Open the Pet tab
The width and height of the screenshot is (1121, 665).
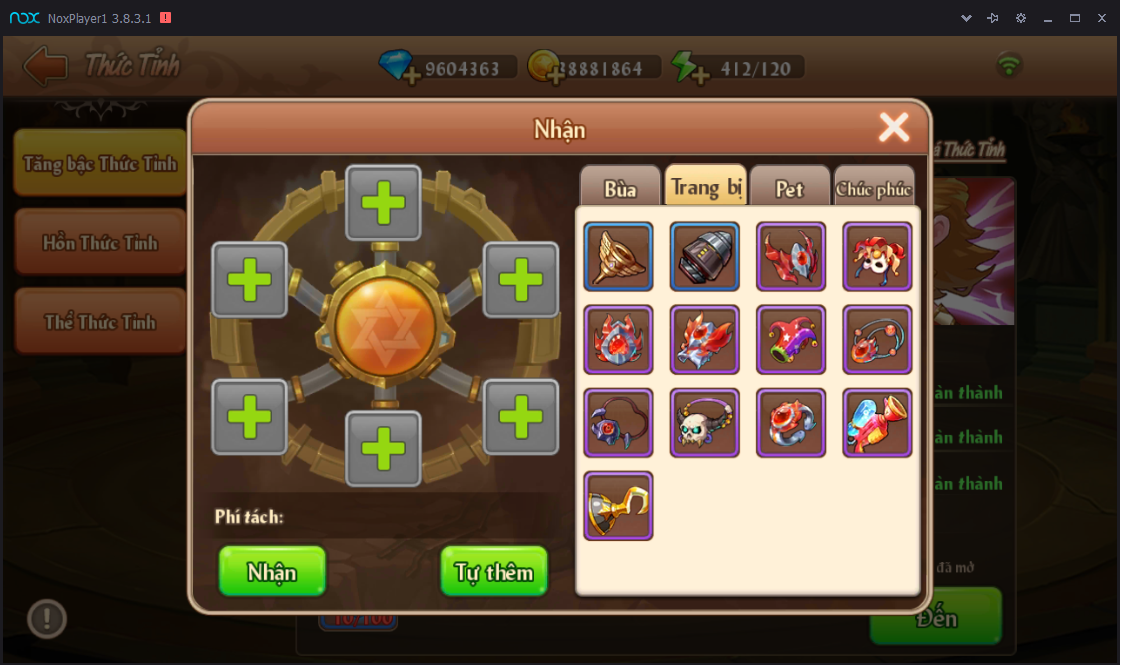789,187
